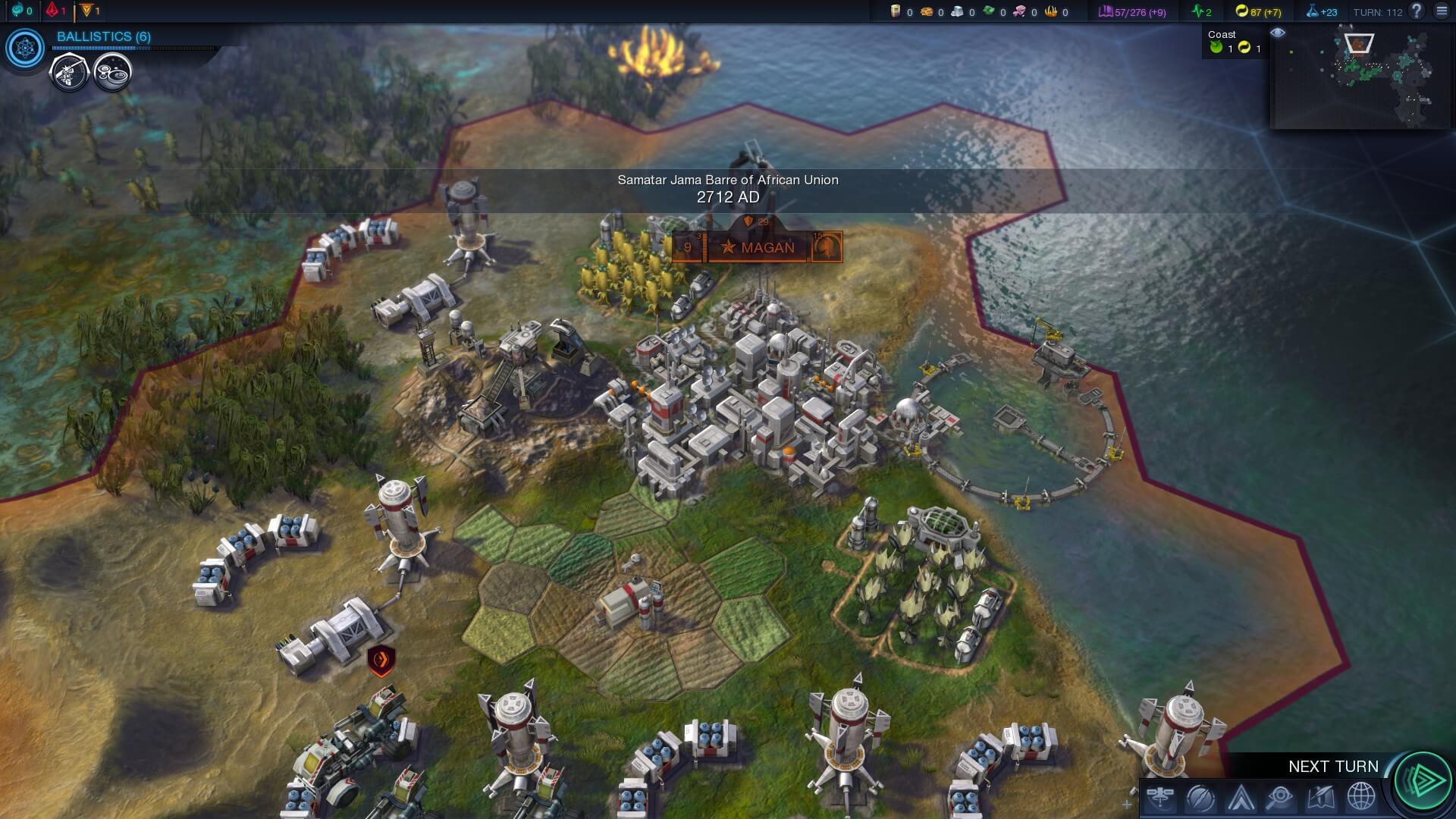1456x819 pixels.
Task: Open the game menu hamburger button
Action: coord(1442,11)
